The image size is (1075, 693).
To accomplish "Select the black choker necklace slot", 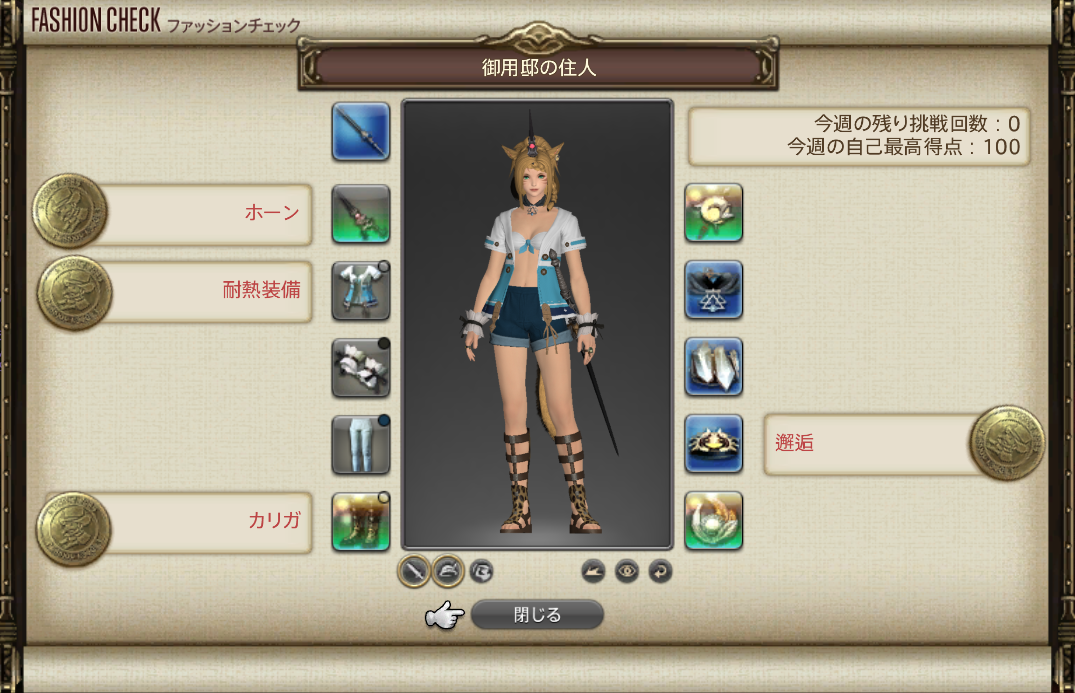I will coord(713,290).
